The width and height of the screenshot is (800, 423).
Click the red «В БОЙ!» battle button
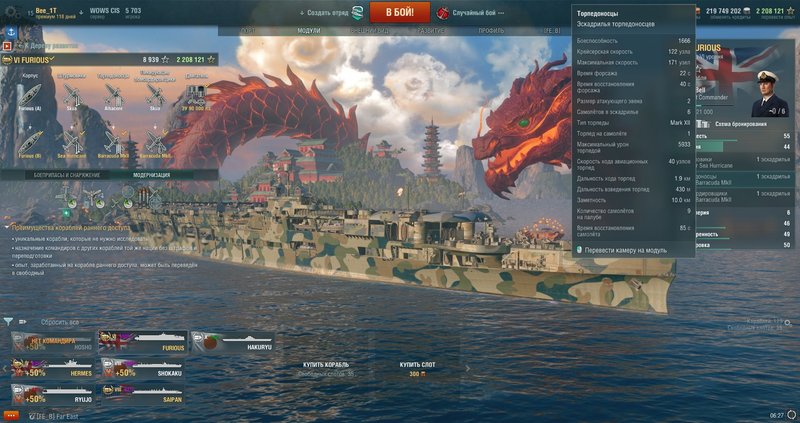[400, 11]
